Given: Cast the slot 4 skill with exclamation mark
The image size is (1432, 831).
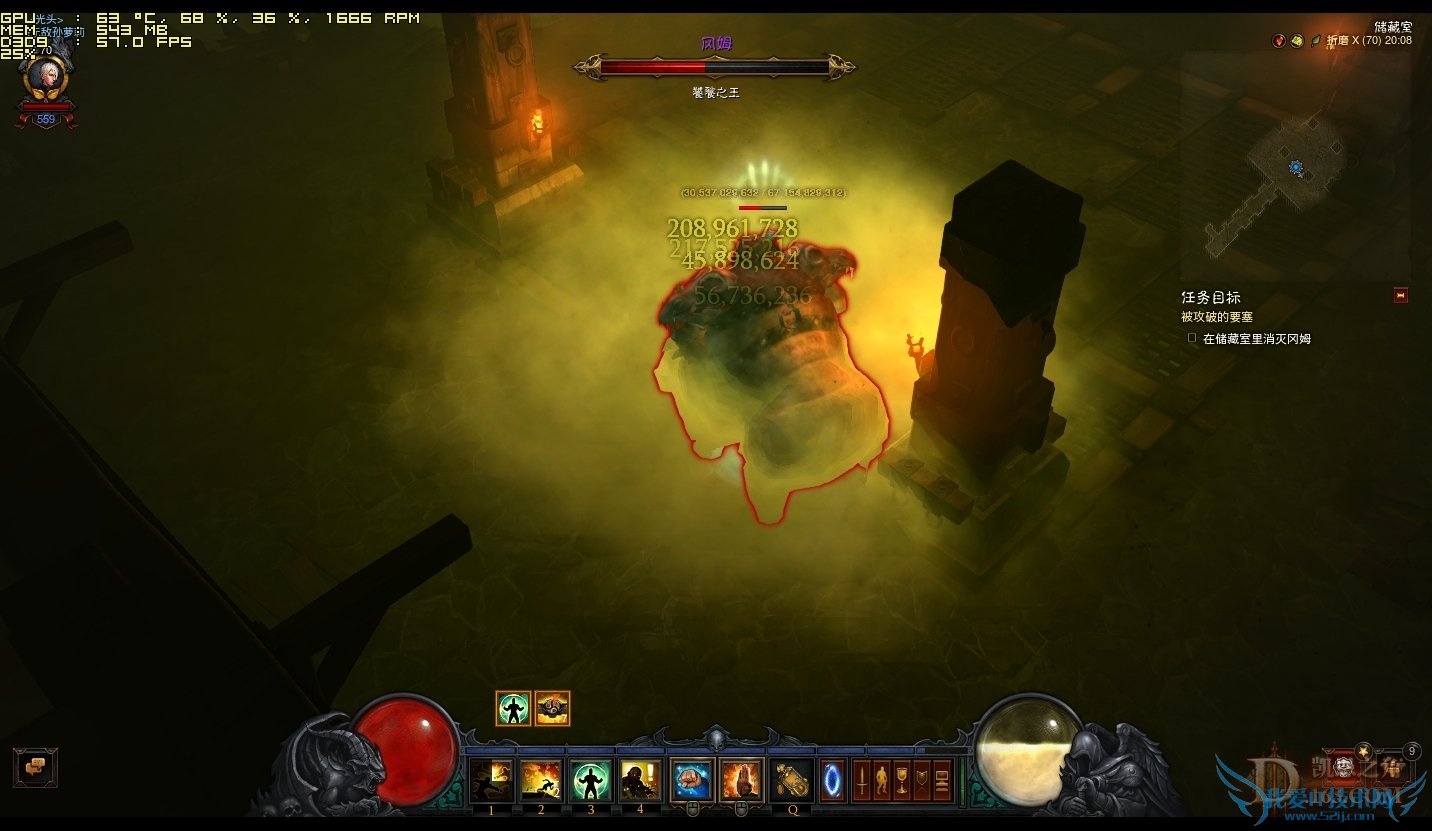Looking at the screenshot, I should click(640, 781).
